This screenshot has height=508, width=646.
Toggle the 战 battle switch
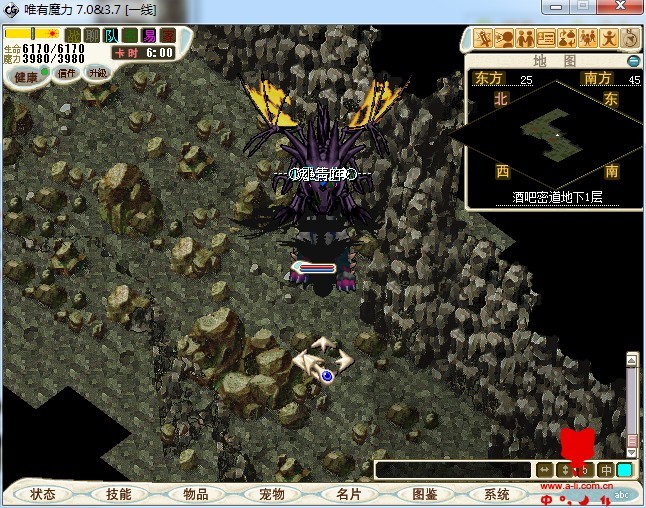tap(73, 35)
